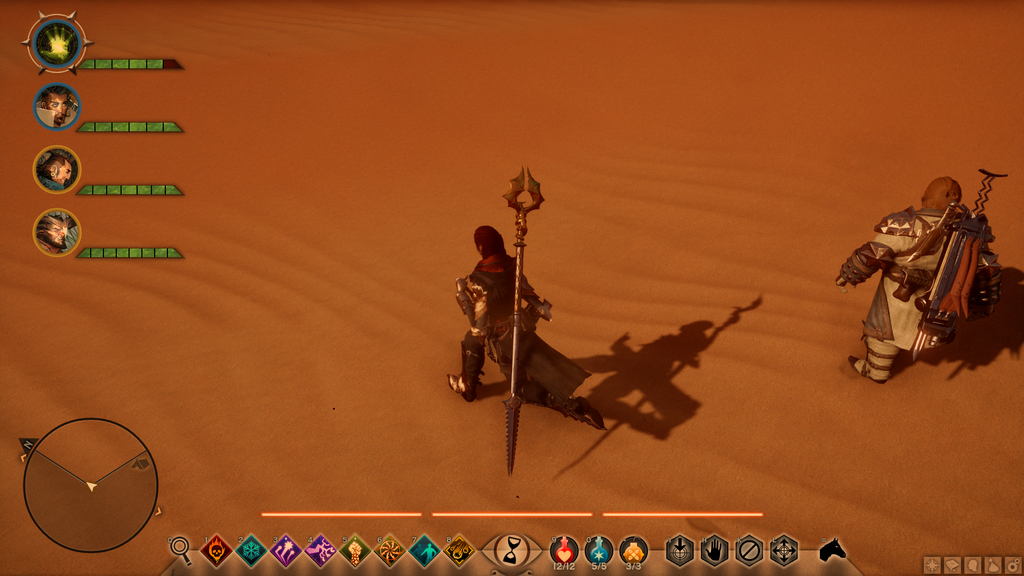Cast the flaming meteor ability

point(459,550)
